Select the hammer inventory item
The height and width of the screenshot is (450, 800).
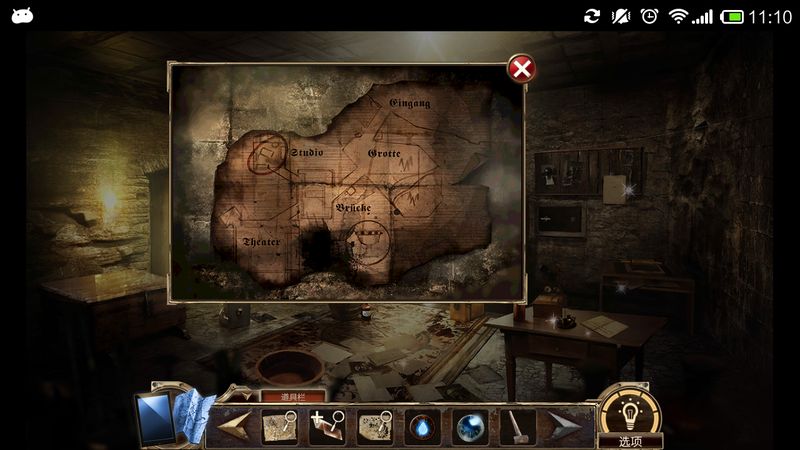(x=516, y=427)
